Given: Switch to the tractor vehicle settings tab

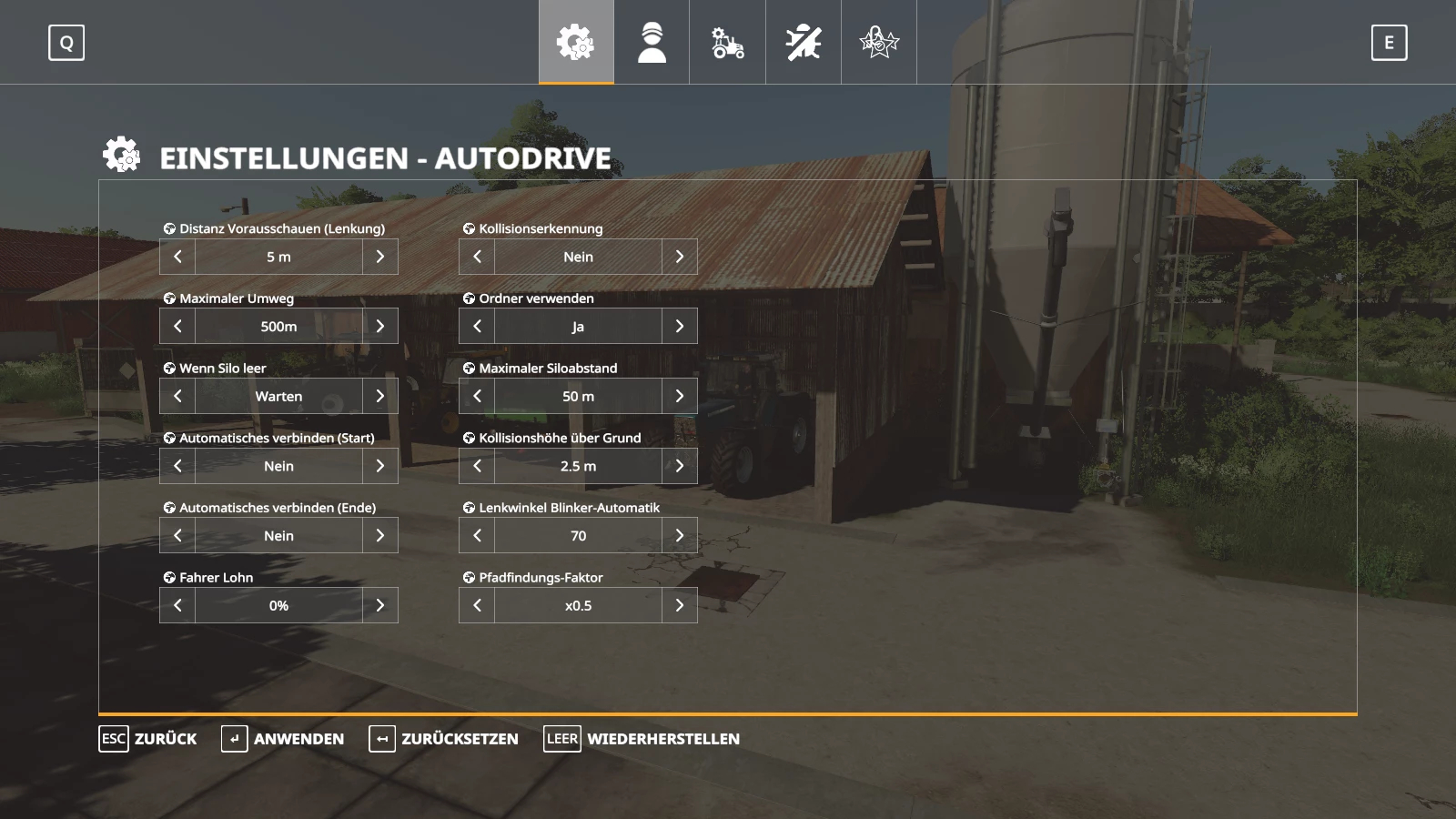Looking at the screenshot, I should (727, 42).
